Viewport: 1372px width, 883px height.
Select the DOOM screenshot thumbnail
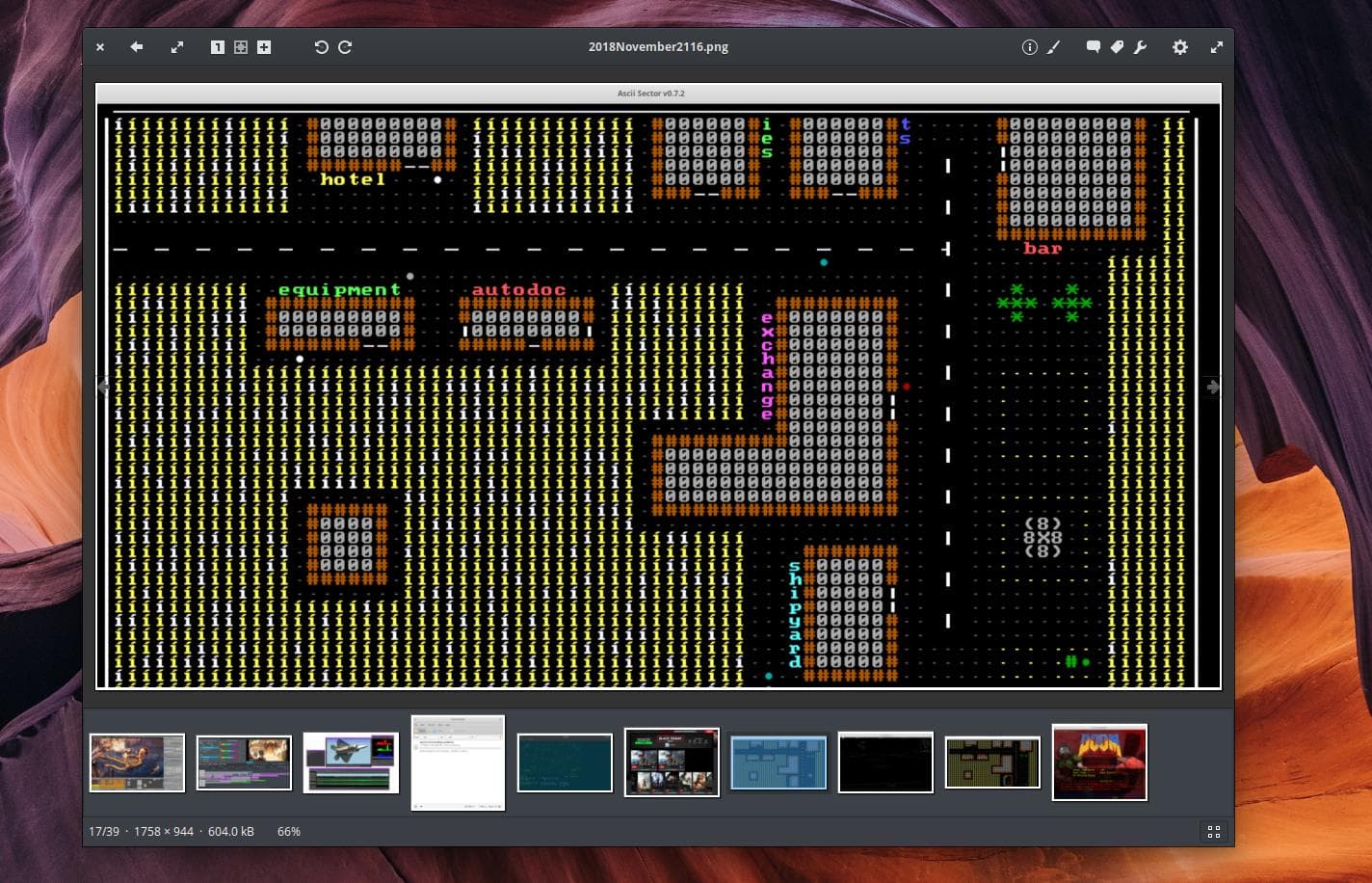click(1099, 763)
